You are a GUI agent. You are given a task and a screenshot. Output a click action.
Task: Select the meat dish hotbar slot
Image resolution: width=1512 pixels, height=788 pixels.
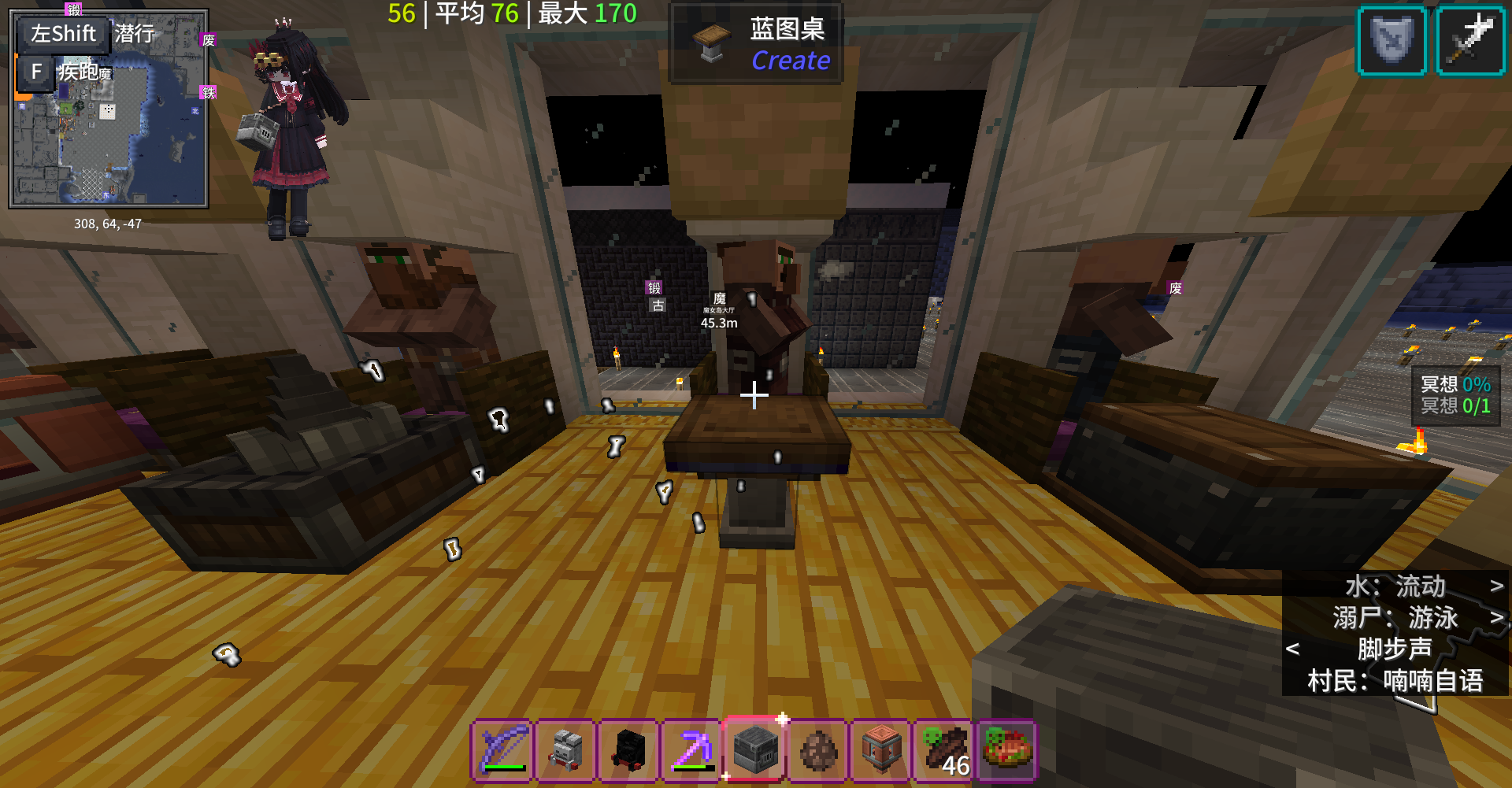tap(1007, 750)
